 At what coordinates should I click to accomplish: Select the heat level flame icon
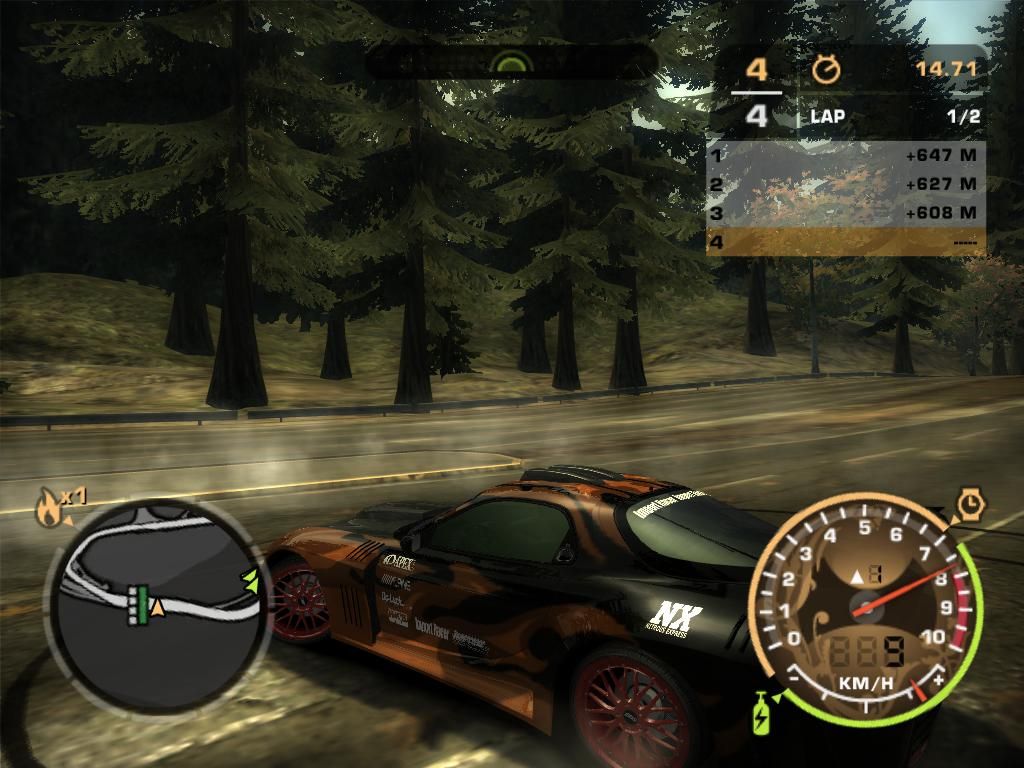coord(47,510)
